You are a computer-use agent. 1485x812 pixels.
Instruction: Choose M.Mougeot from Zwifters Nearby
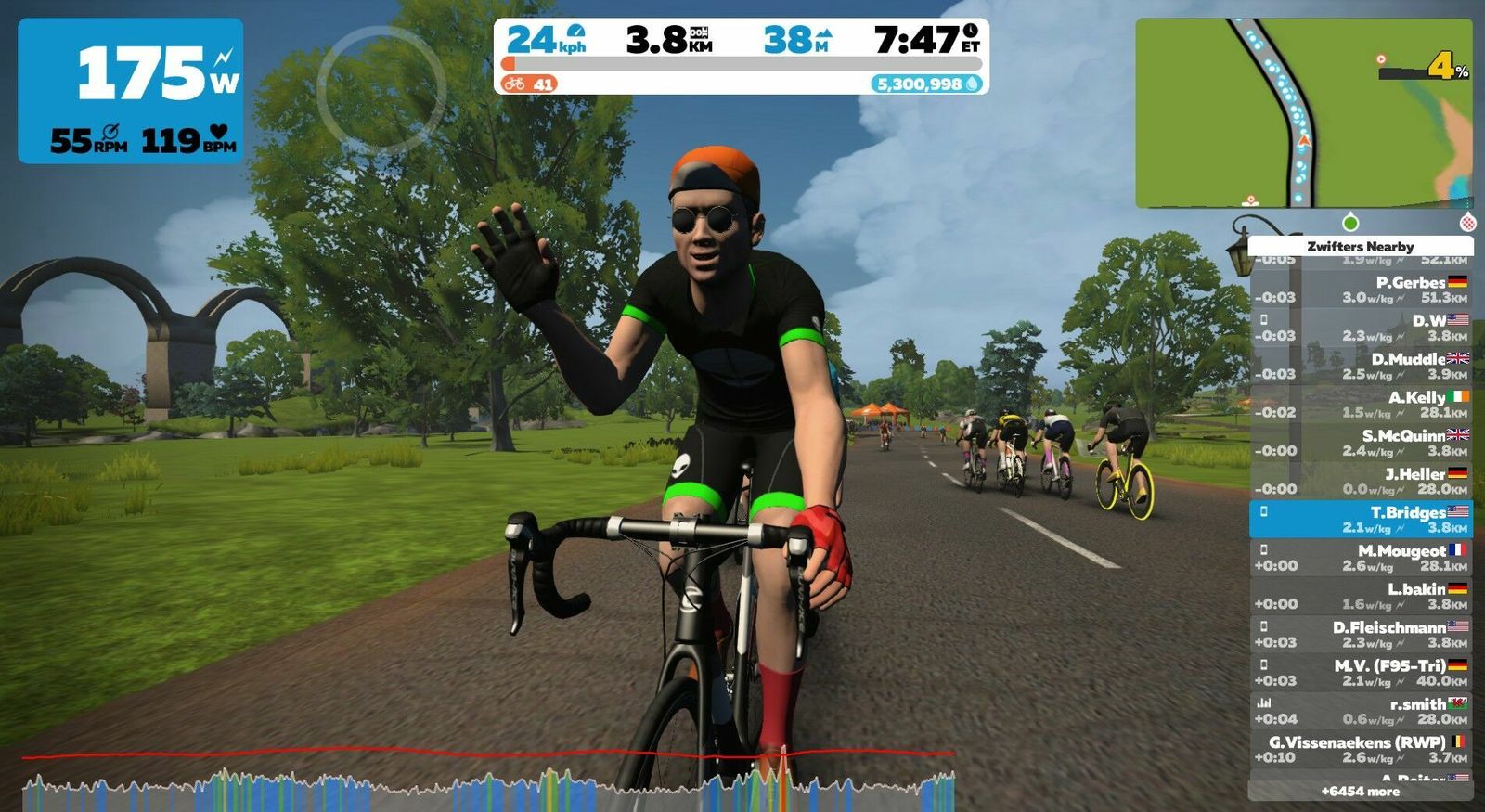pyautogui.click(x=1361, y=558)
